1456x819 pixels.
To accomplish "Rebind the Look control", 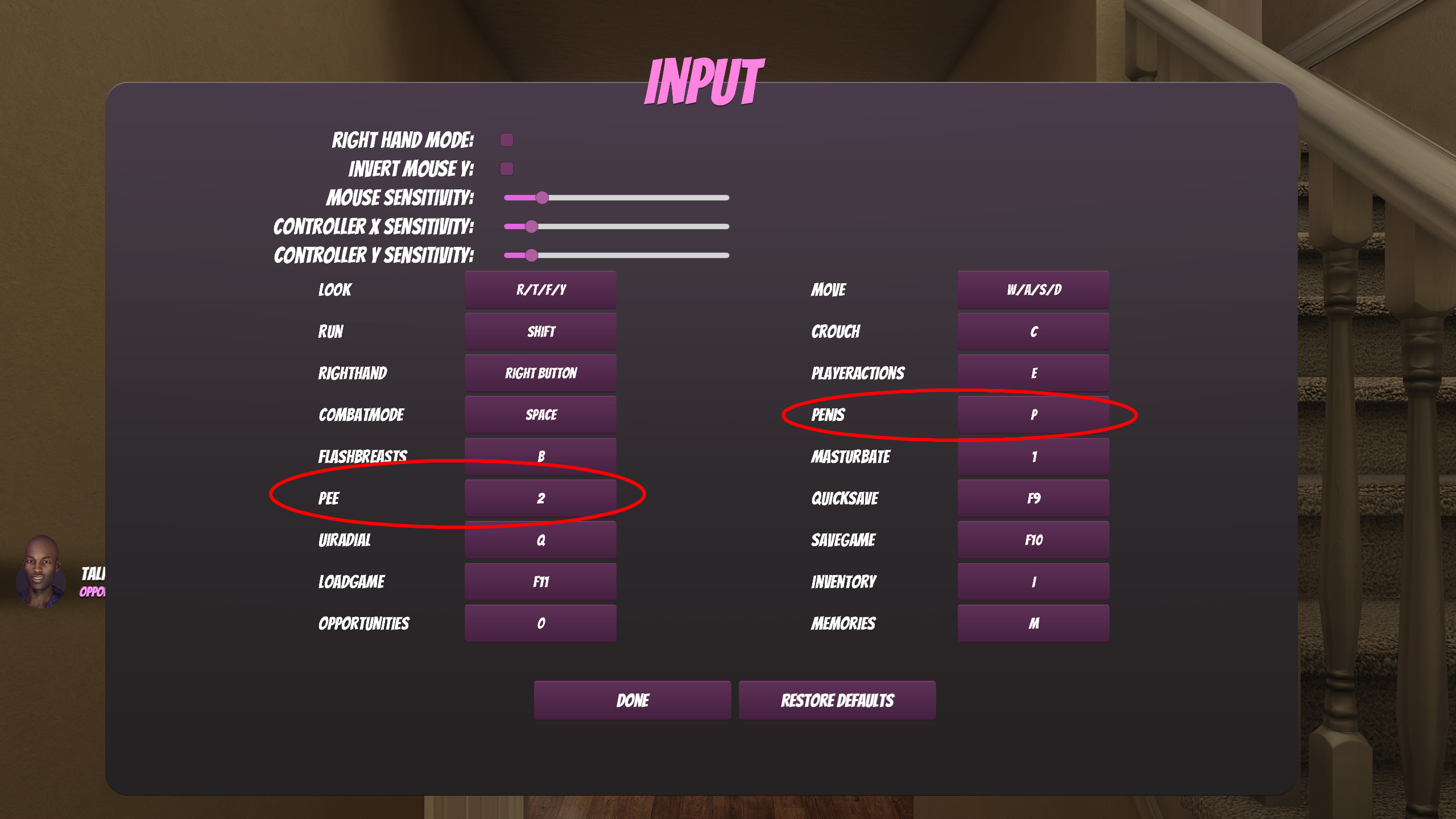I will (540, 289).
